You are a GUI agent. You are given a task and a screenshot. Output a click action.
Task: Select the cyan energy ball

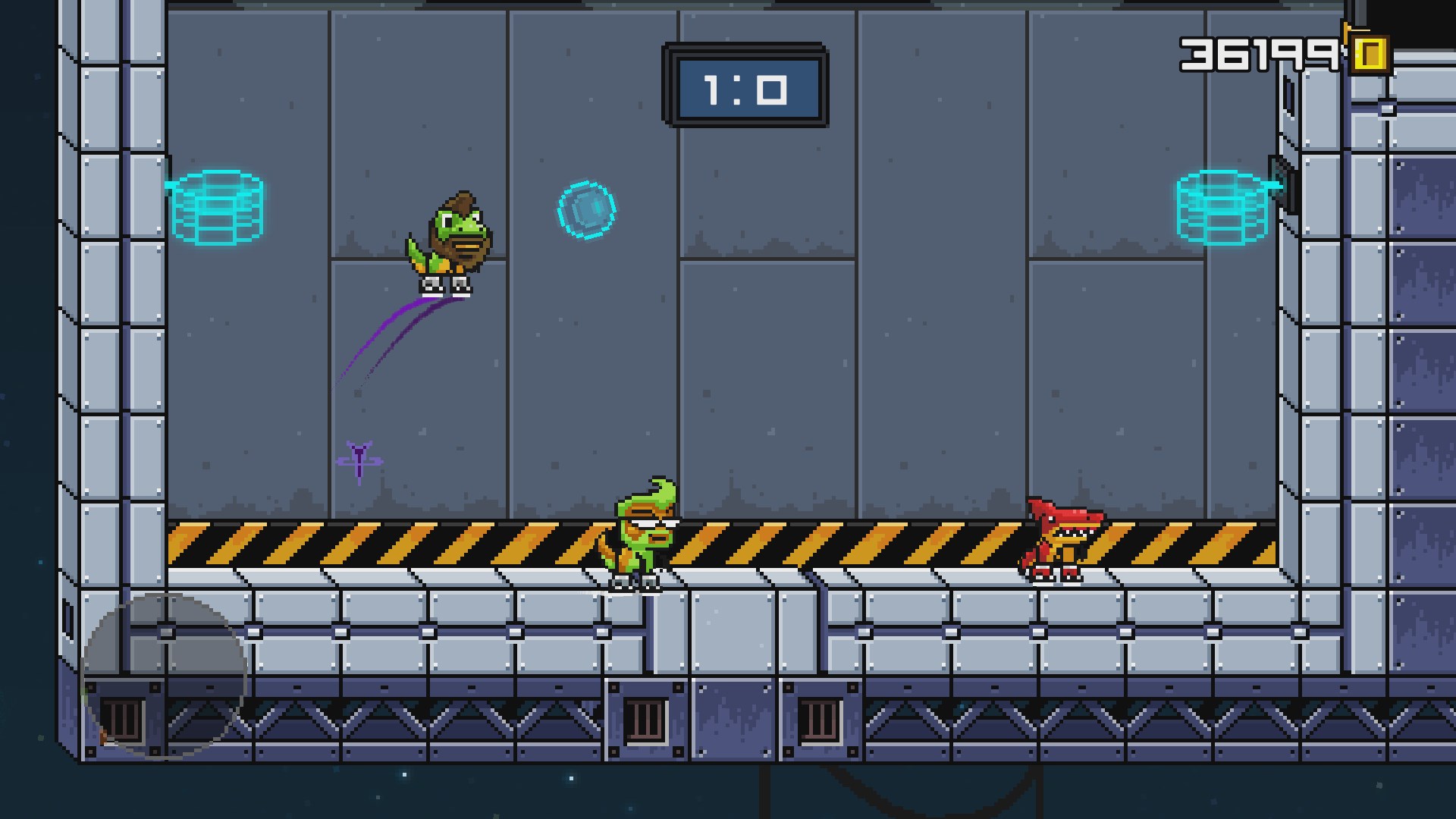(x=585, y=210)
